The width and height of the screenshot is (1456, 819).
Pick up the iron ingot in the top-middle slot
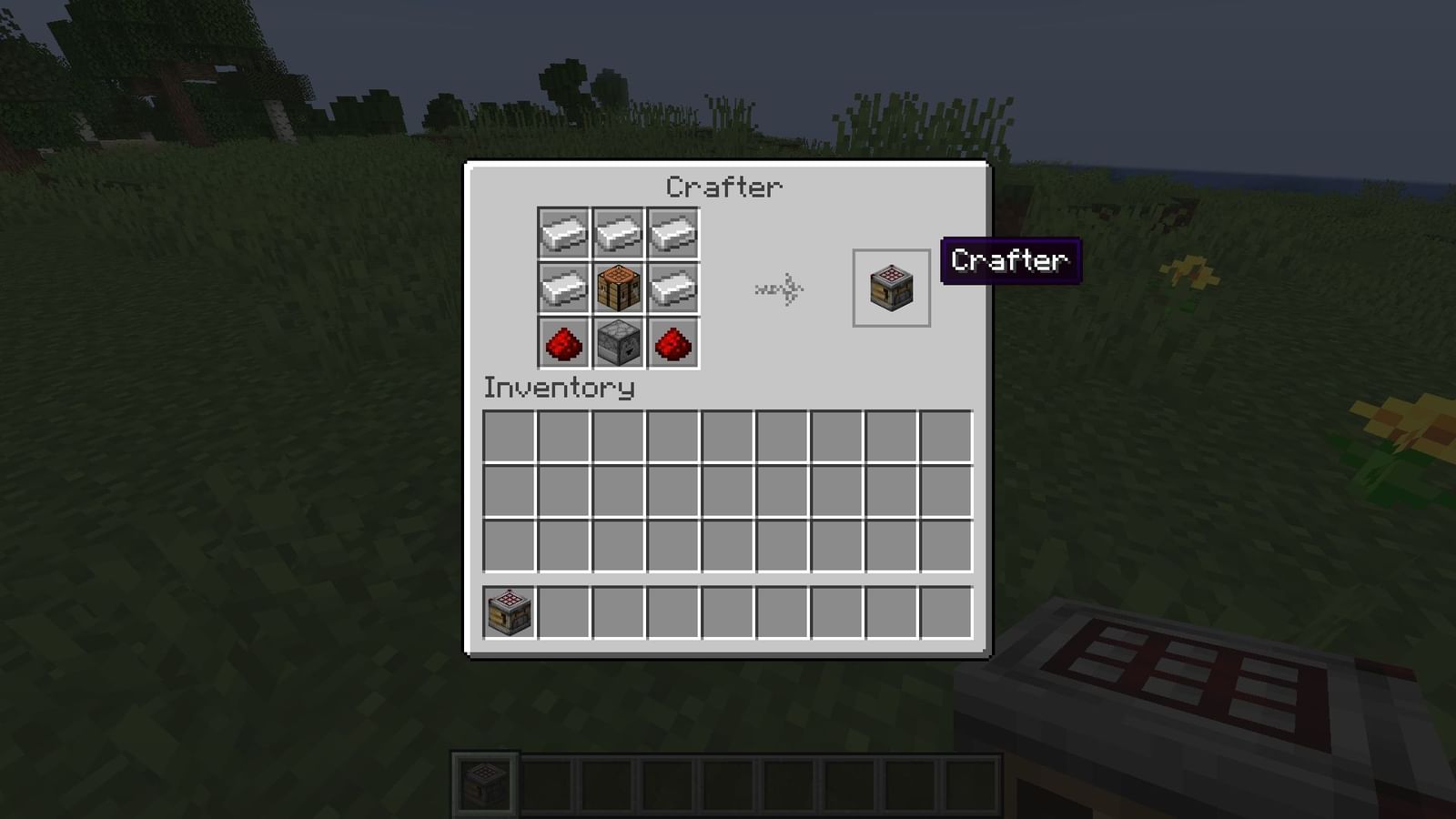[619, 235]
